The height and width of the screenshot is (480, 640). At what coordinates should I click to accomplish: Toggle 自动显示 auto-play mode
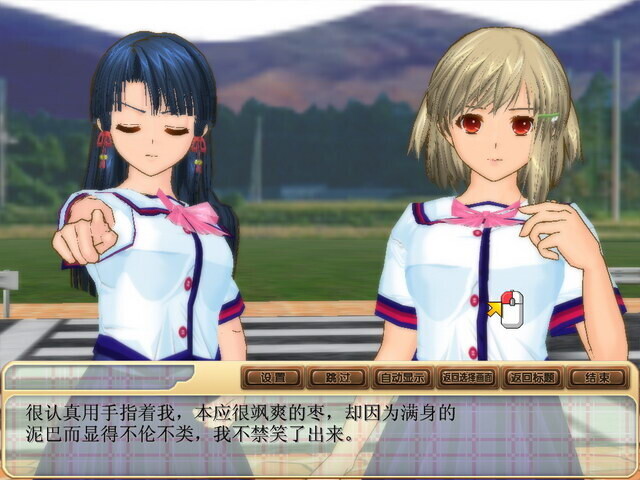[401, 378]
